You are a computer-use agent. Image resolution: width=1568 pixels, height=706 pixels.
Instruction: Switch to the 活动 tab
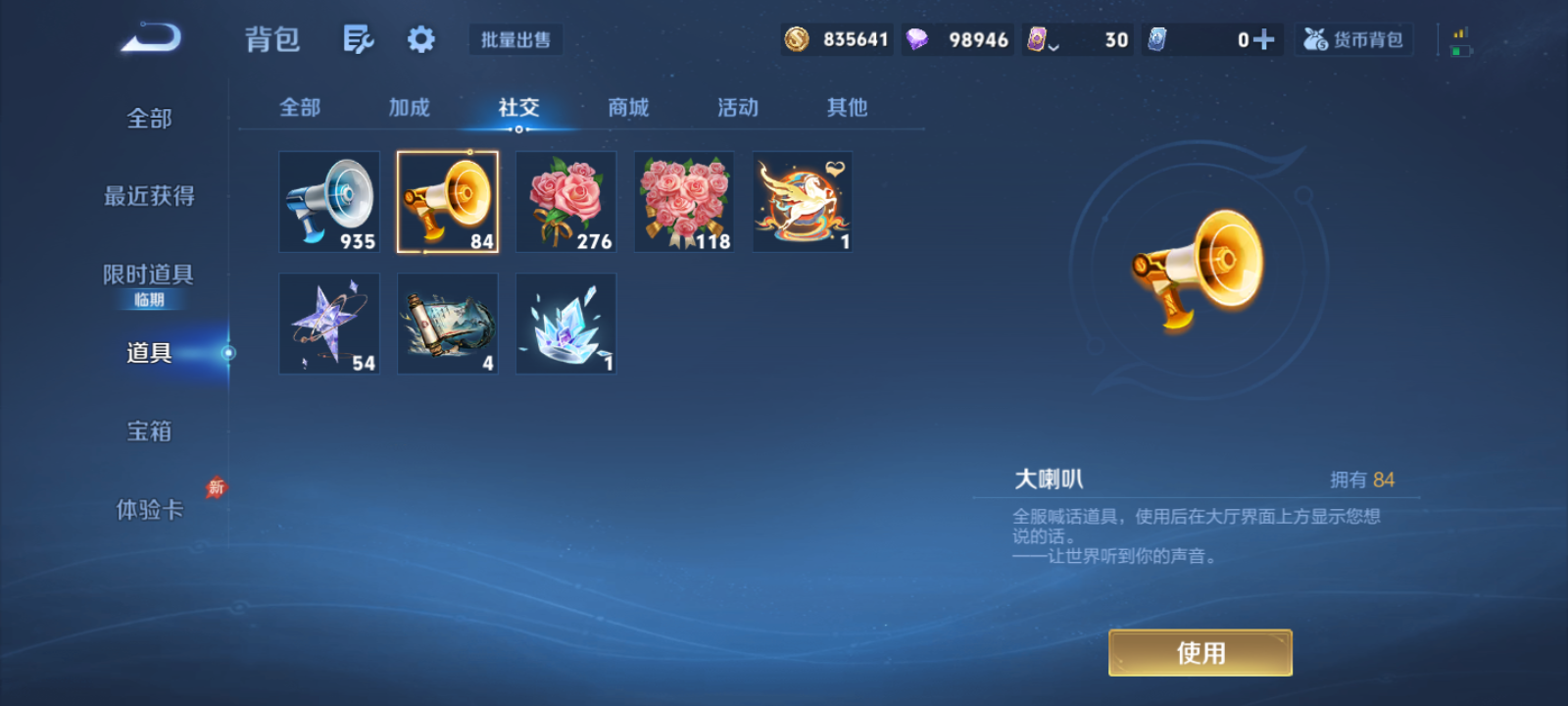point(738,108)
